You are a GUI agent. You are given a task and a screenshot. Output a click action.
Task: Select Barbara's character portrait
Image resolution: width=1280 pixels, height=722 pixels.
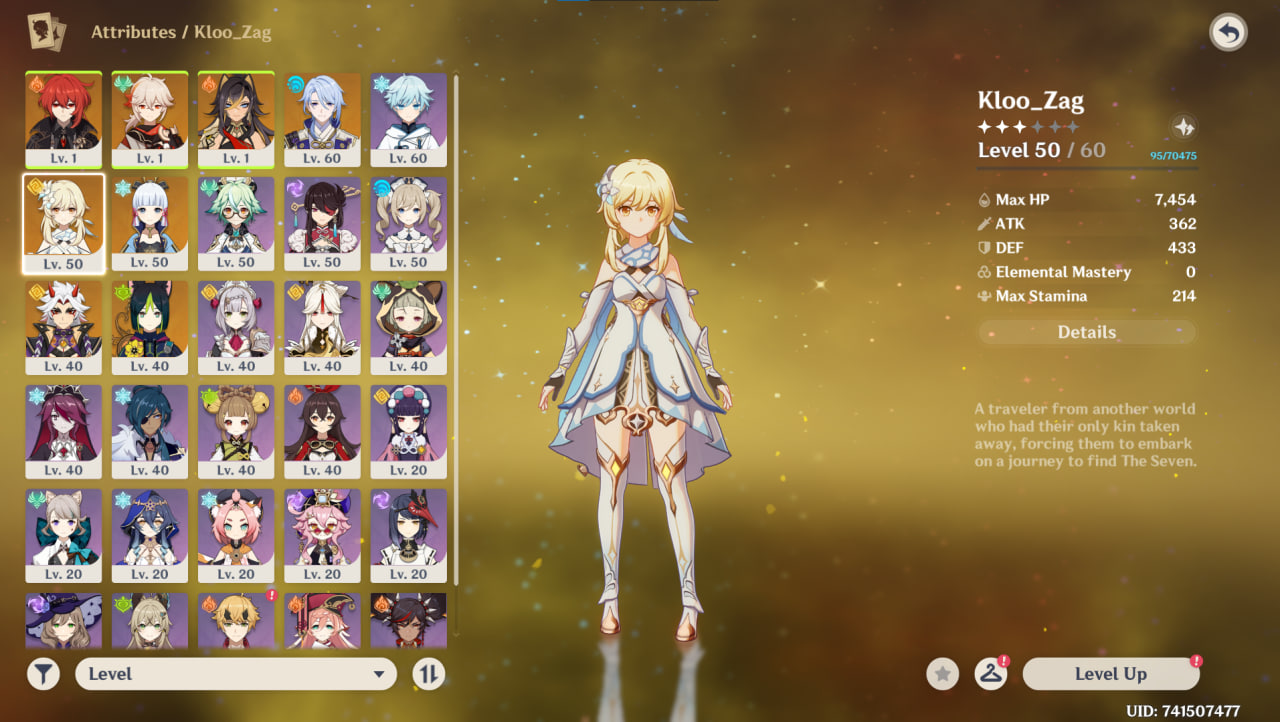(408, 222)
